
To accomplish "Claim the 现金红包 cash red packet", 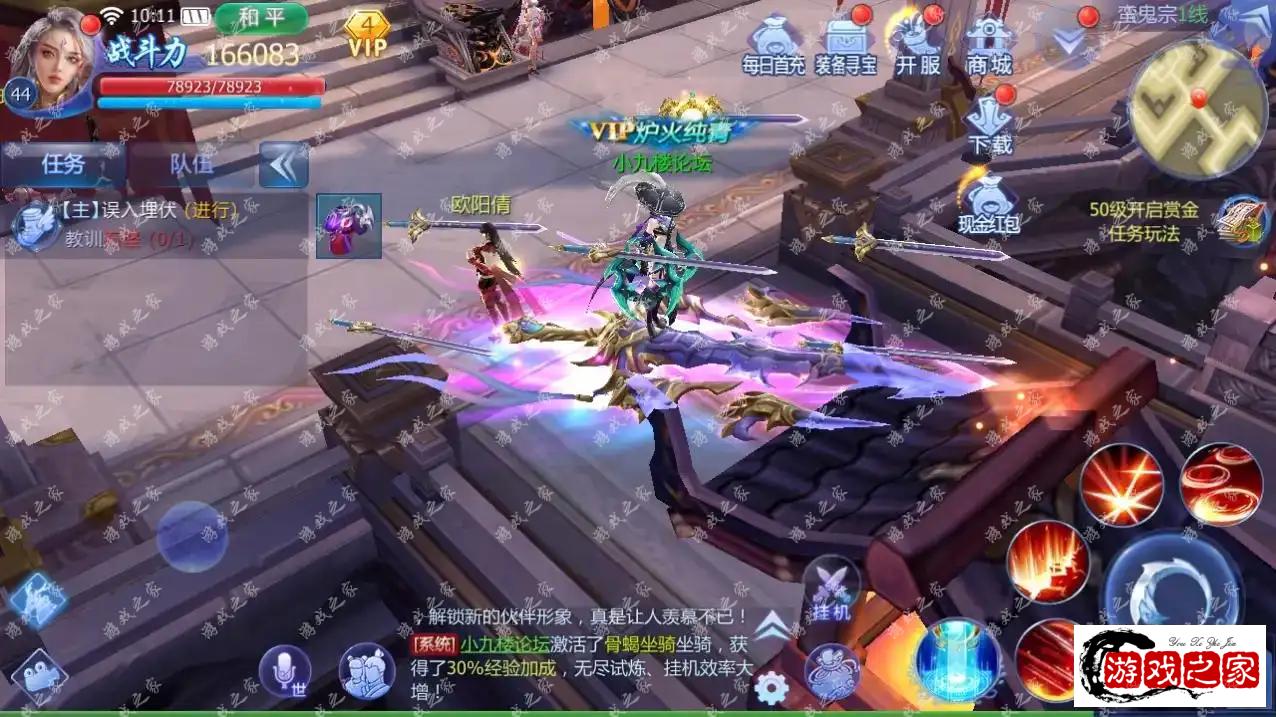I will tap(988, 203).
